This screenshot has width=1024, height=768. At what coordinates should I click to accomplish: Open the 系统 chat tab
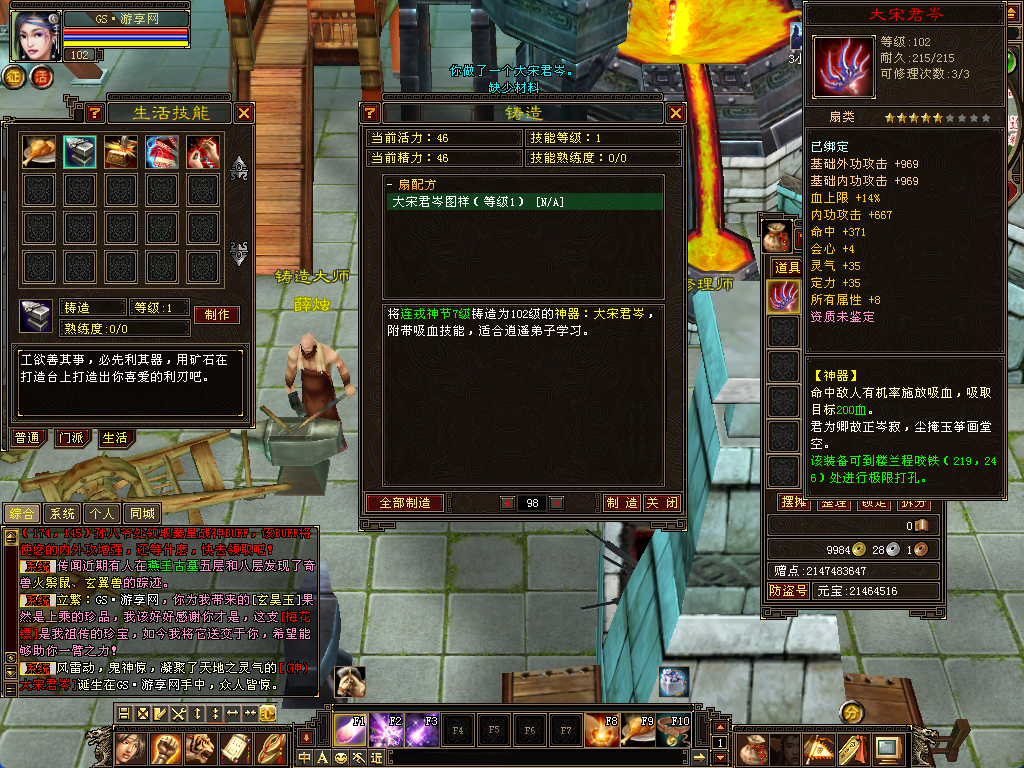point(62,514)
